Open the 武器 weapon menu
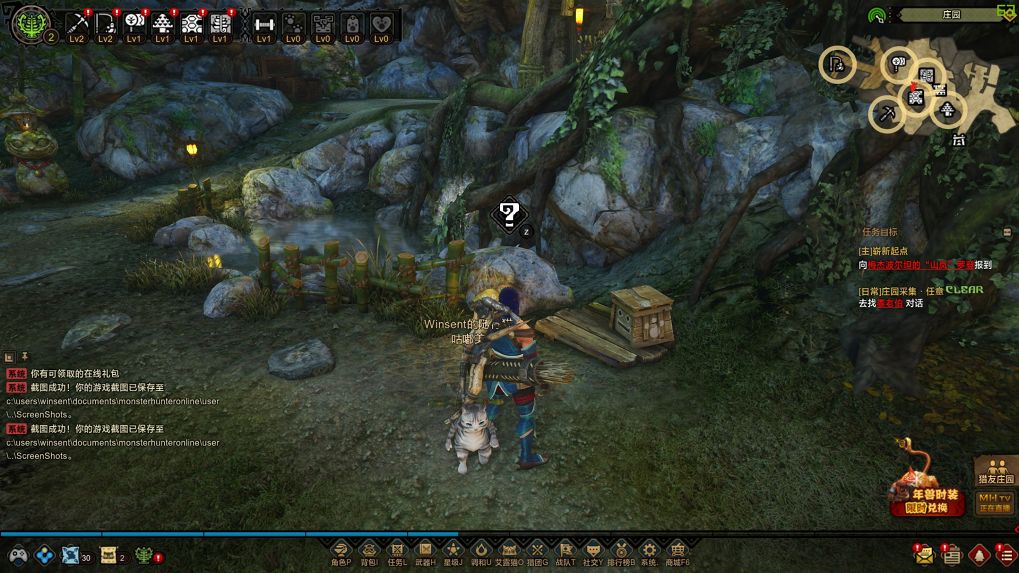This screenshot has height=573, width=1019. point(425,552)
